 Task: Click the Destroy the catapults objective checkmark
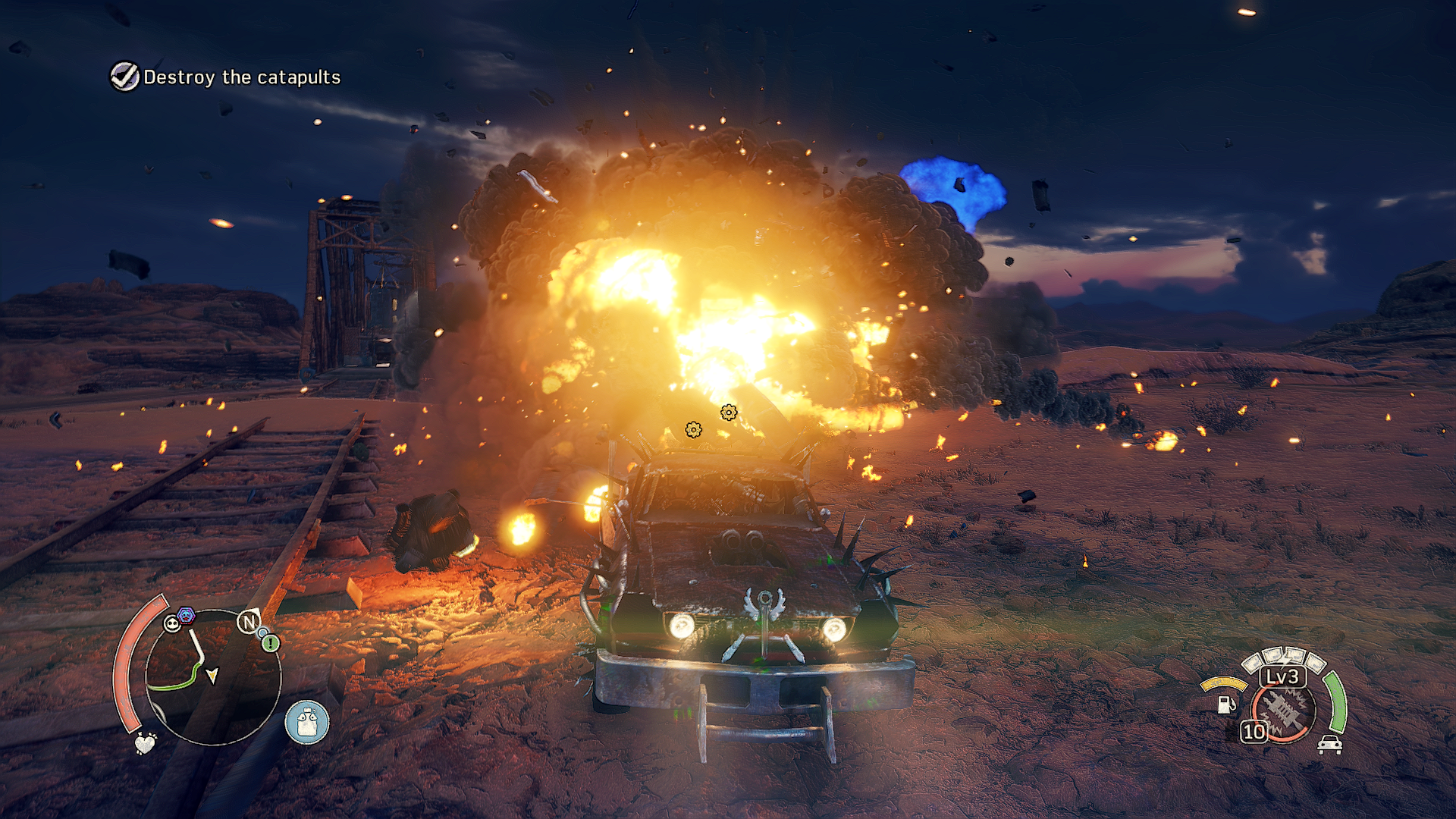(x=125, y=77)
